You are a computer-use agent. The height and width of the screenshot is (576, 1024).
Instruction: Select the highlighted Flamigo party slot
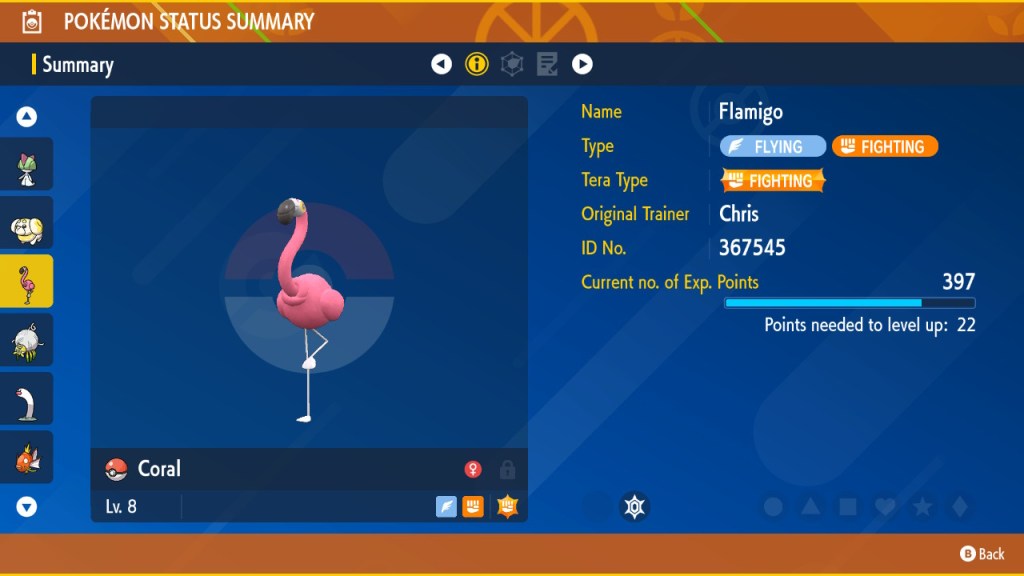27,281
